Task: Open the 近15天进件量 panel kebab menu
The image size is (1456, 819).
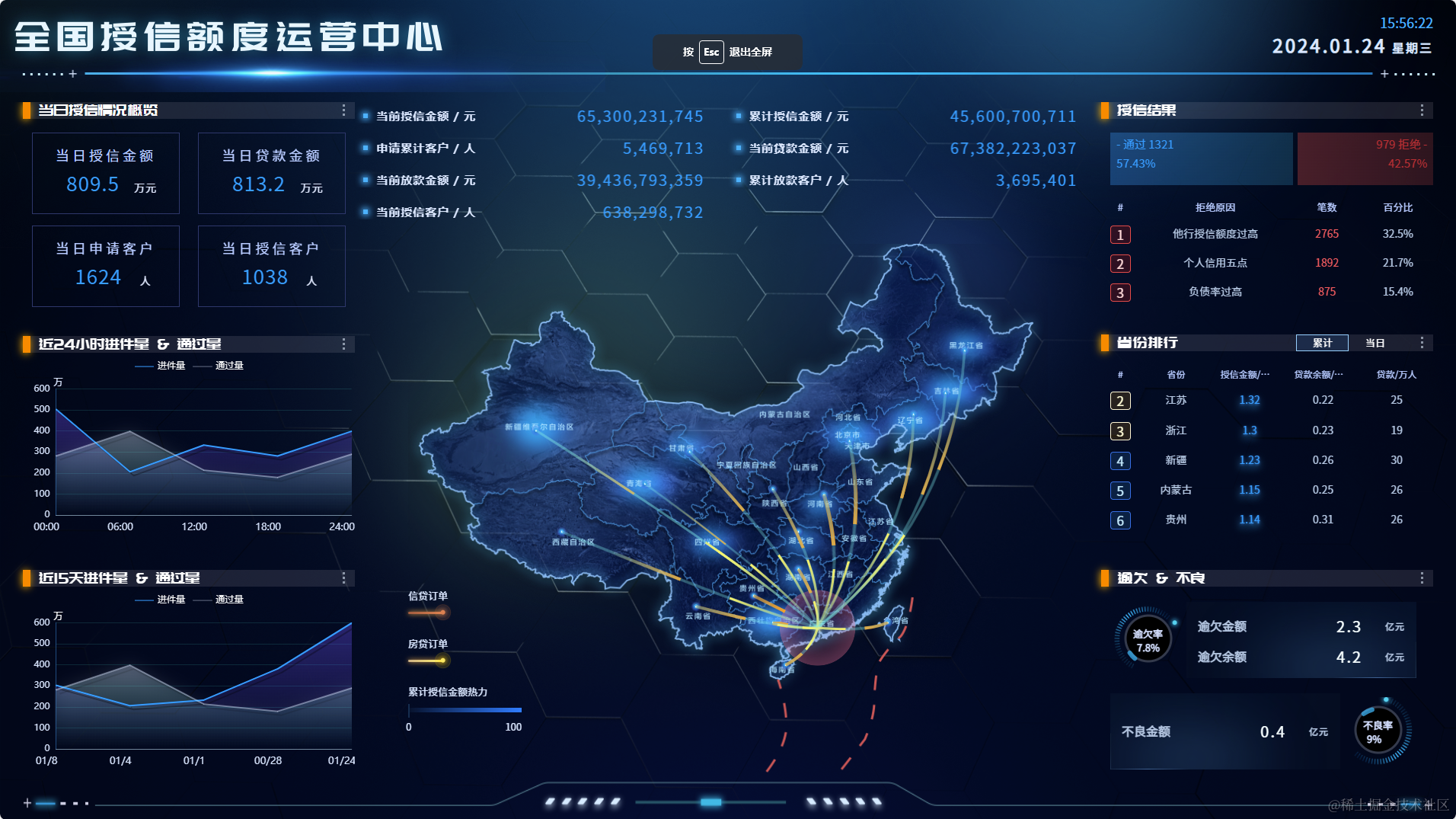Action: [343, 578]
